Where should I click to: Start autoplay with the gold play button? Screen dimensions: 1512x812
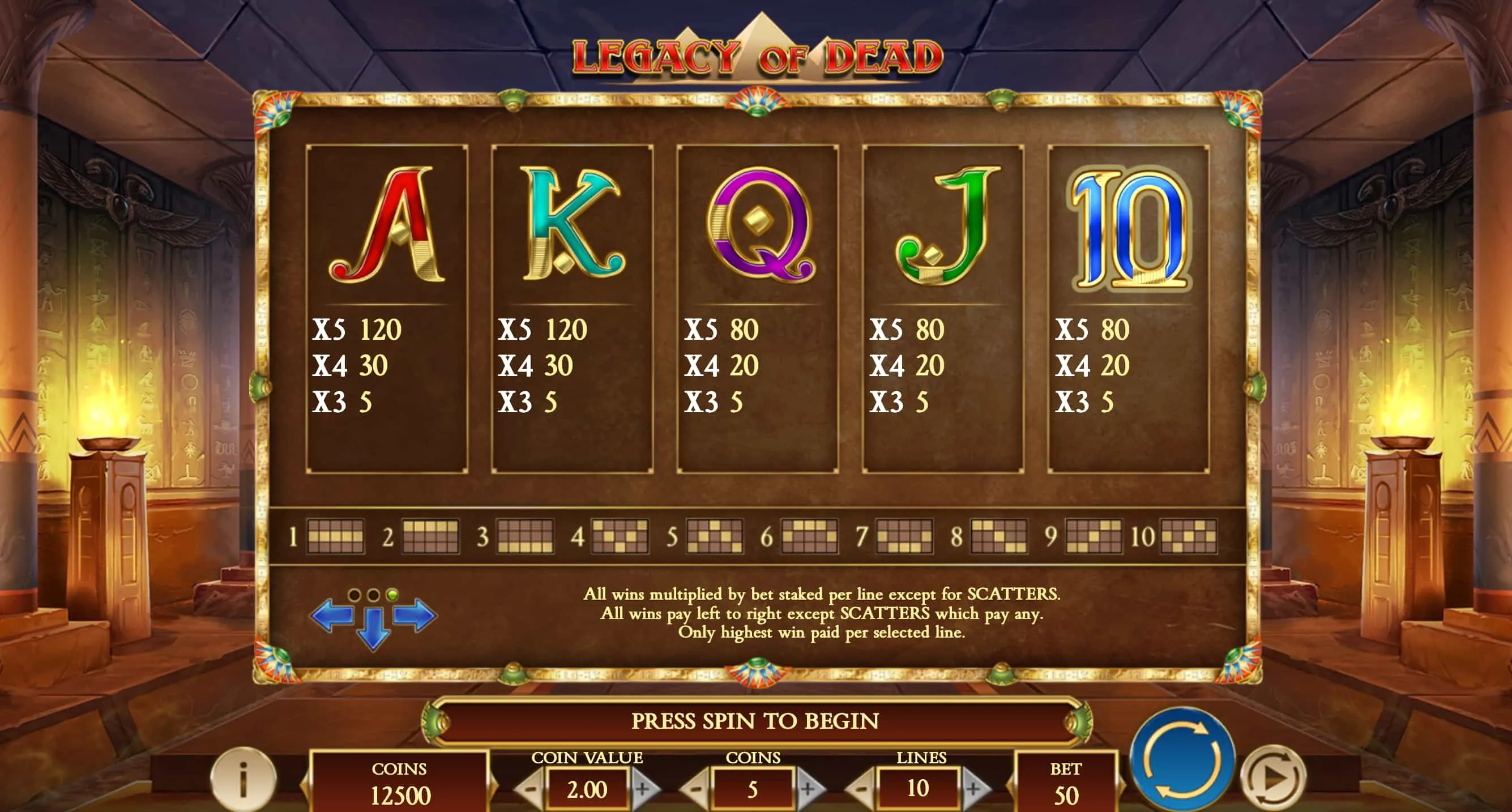(x=1273, y=777)
